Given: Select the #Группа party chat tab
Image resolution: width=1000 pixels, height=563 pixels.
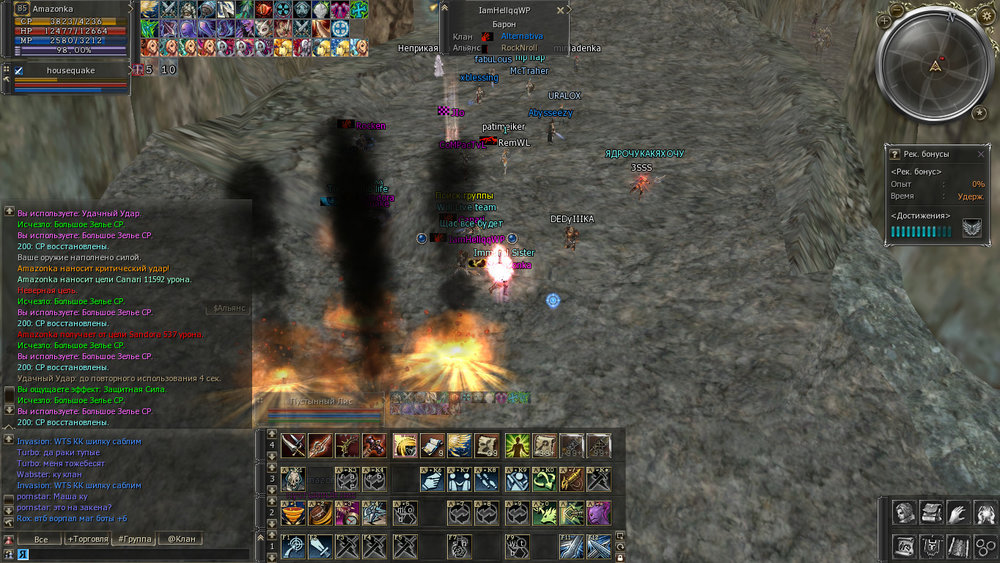Looking at the screenshot, I should pos(134,539).
